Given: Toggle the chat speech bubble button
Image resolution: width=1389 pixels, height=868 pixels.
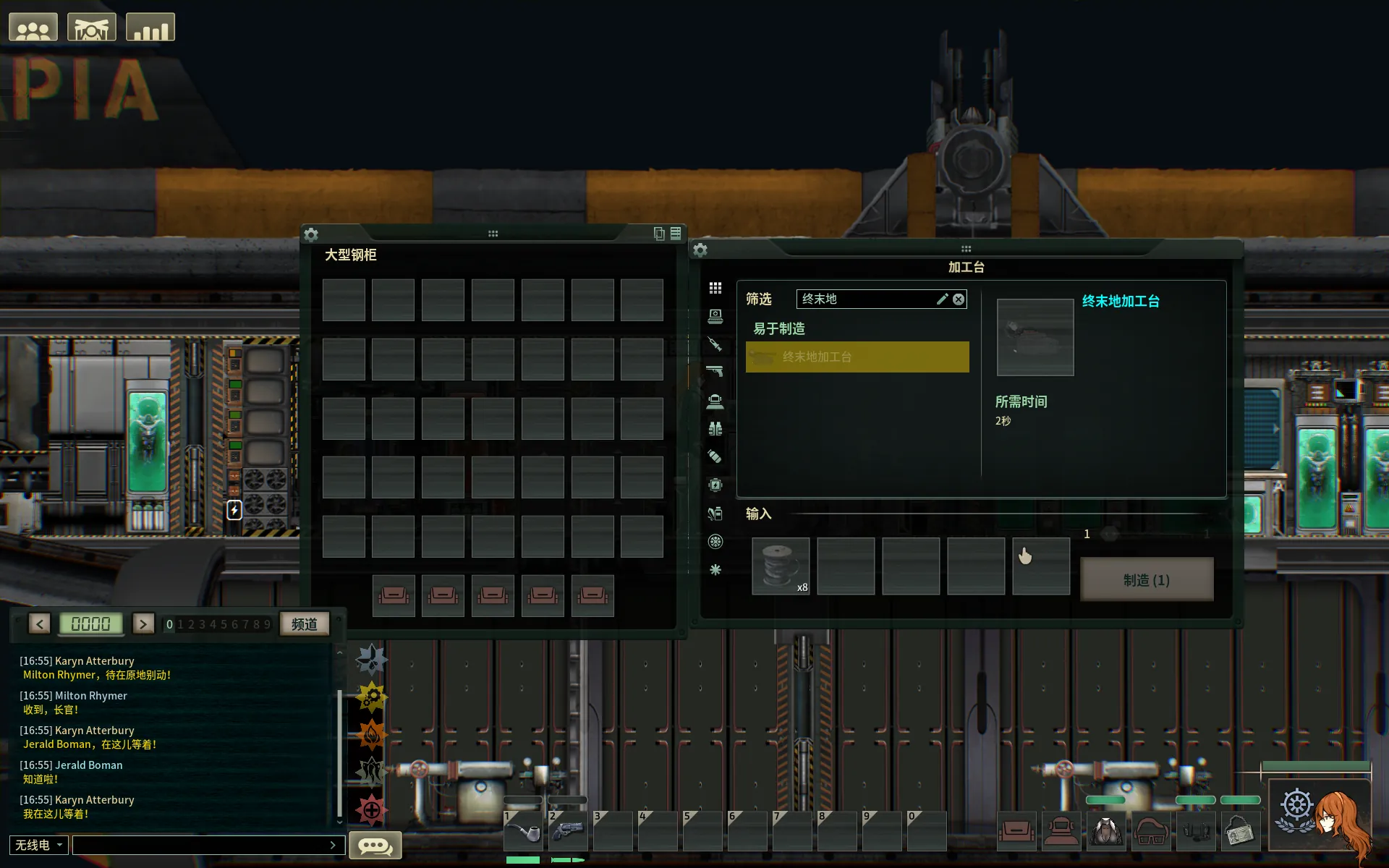Looking at the screenshot, I should (x=375, y=845).
